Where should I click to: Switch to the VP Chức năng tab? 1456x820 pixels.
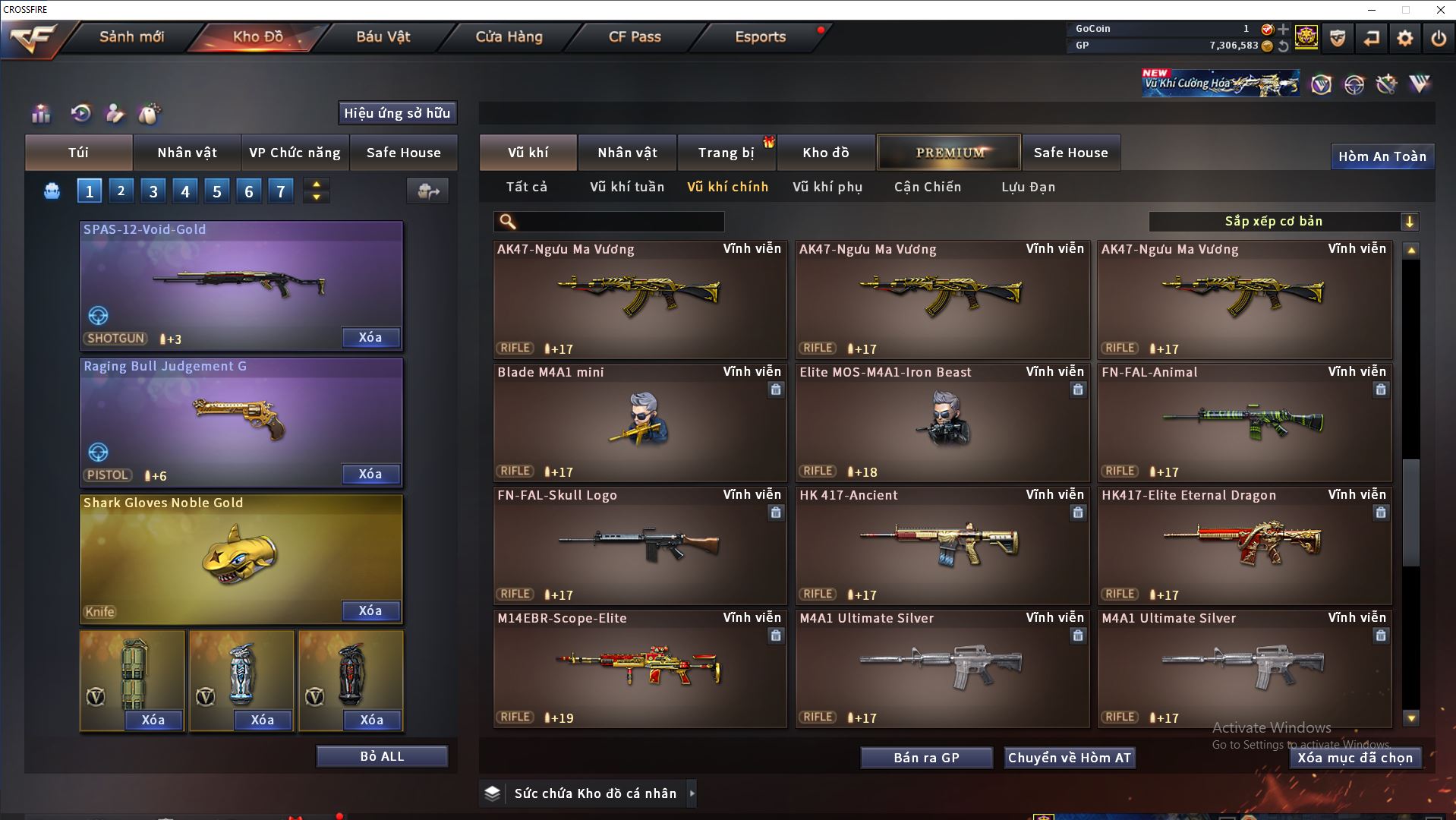pyautogui.click(x=295, y=153)
